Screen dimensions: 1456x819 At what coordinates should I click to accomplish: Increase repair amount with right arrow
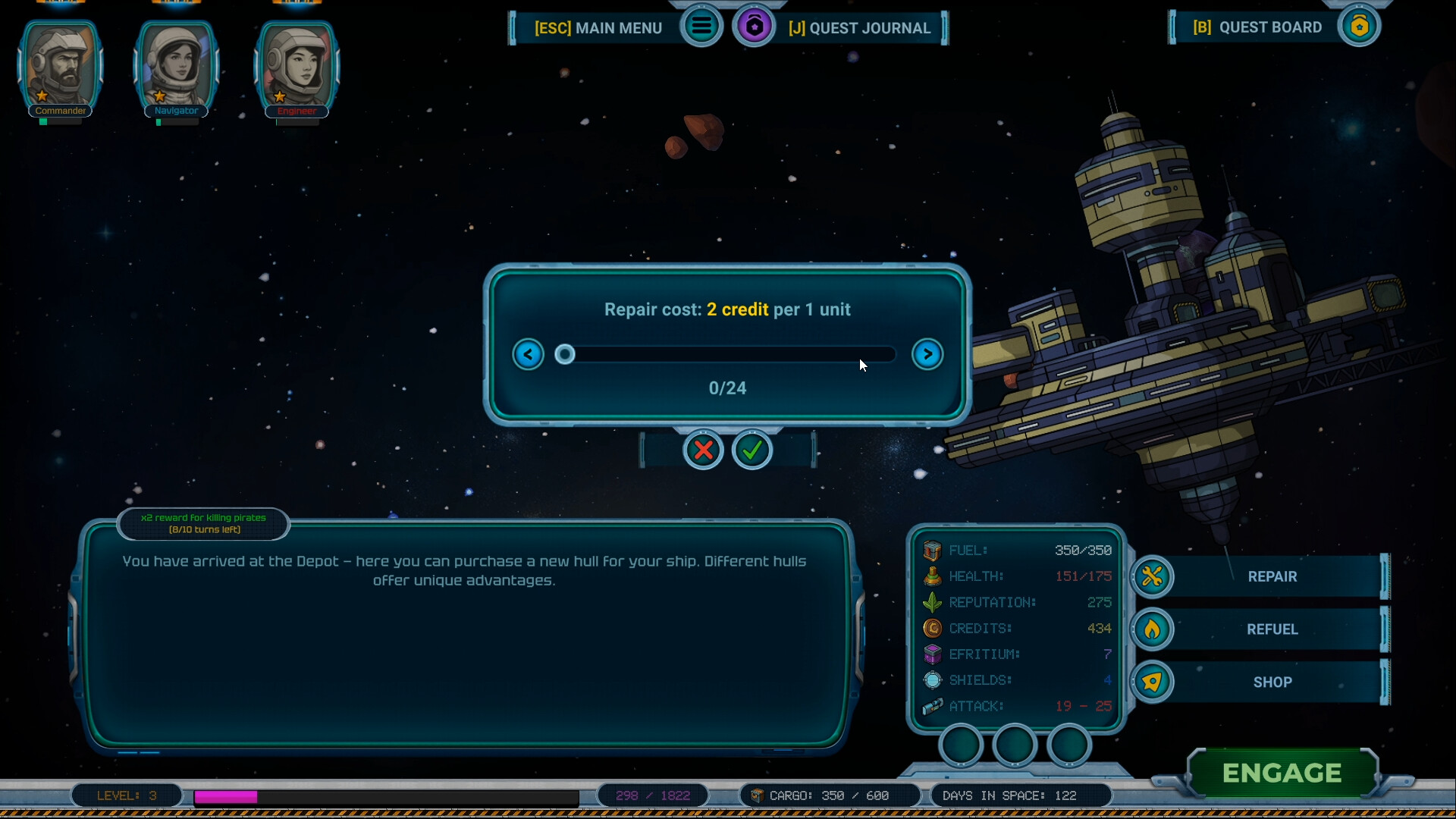pyautogui.click(x=927, y=354)
